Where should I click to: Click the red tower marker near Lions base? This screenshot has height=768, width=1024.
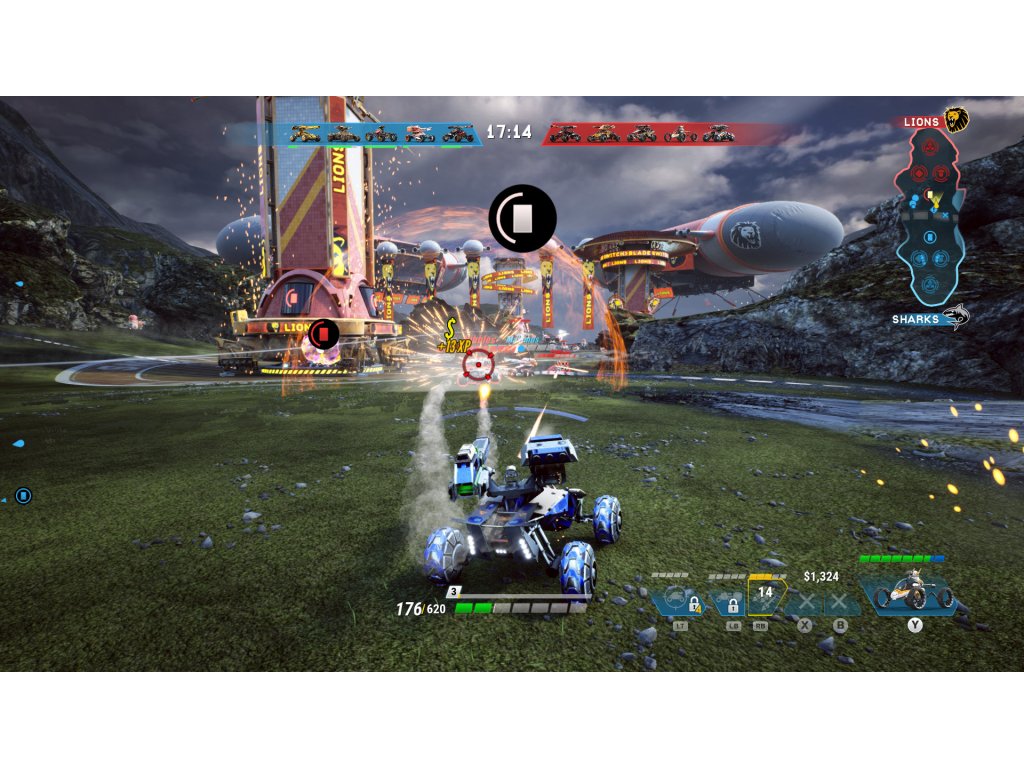point(324,333)
